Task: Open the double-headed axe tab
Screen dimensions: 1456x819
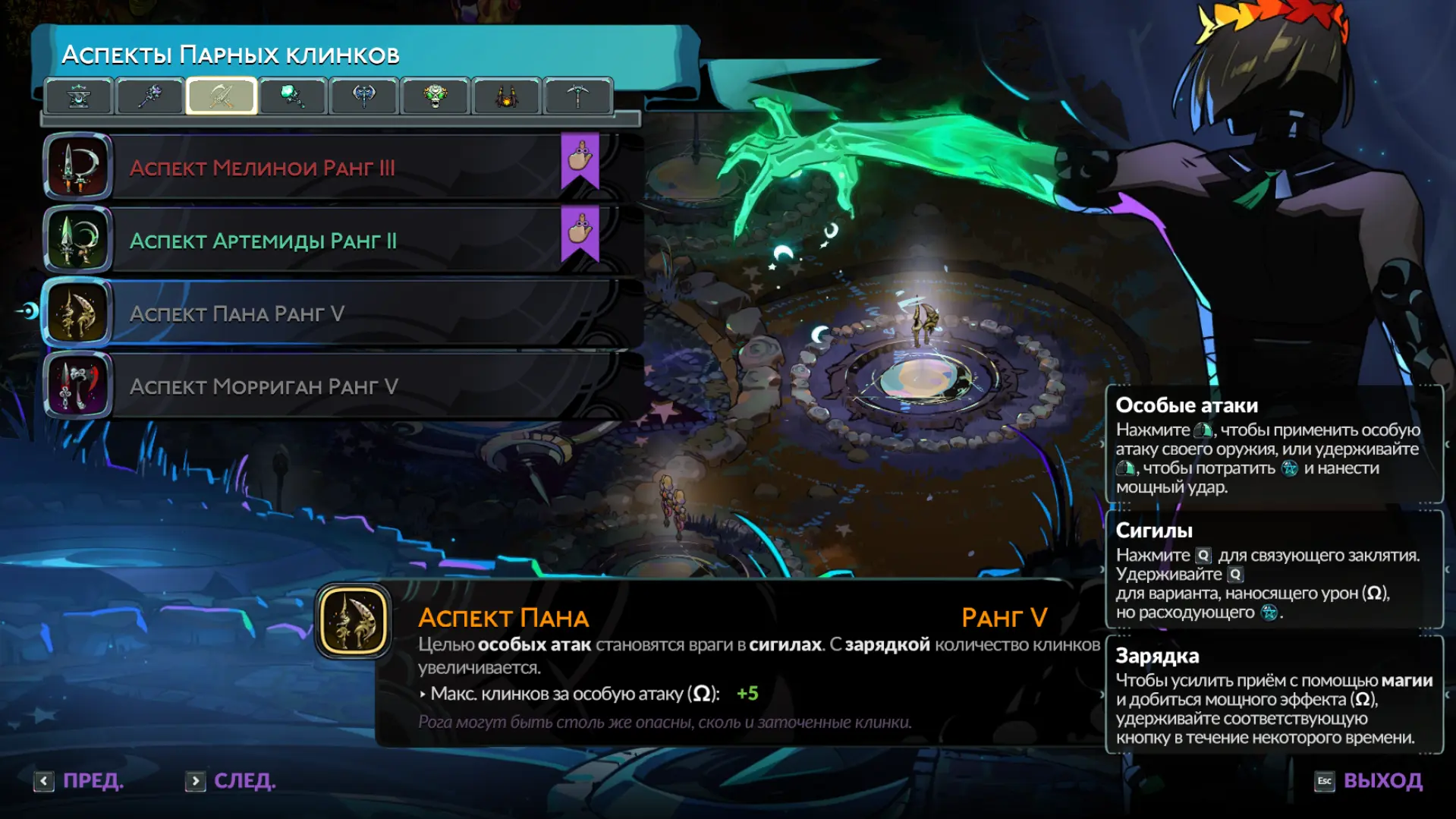Action: tap(364, 96)
